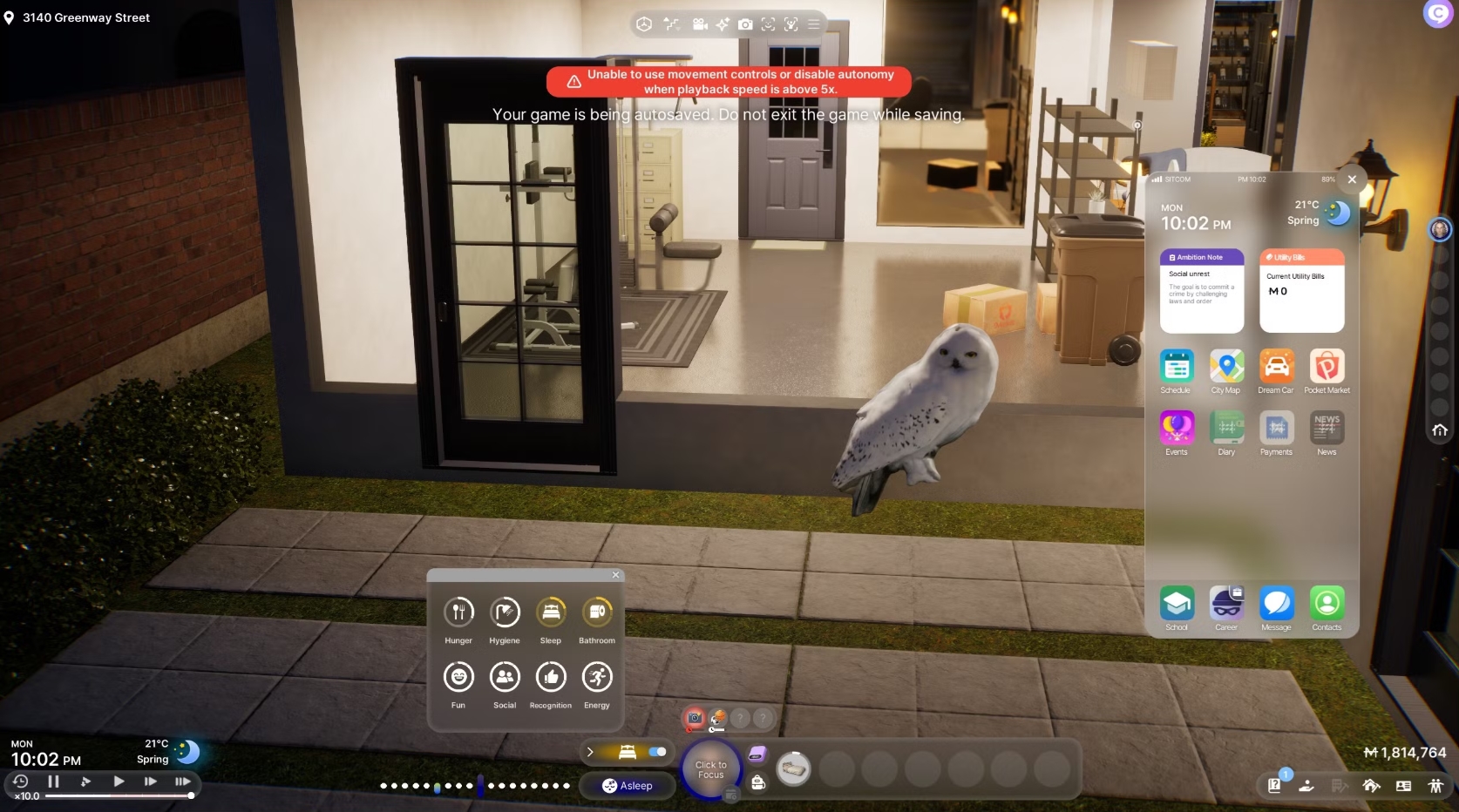The image size is (1459, 812).
Task: Select the fastest triple-bar playback speed
Action: (182, 782)
